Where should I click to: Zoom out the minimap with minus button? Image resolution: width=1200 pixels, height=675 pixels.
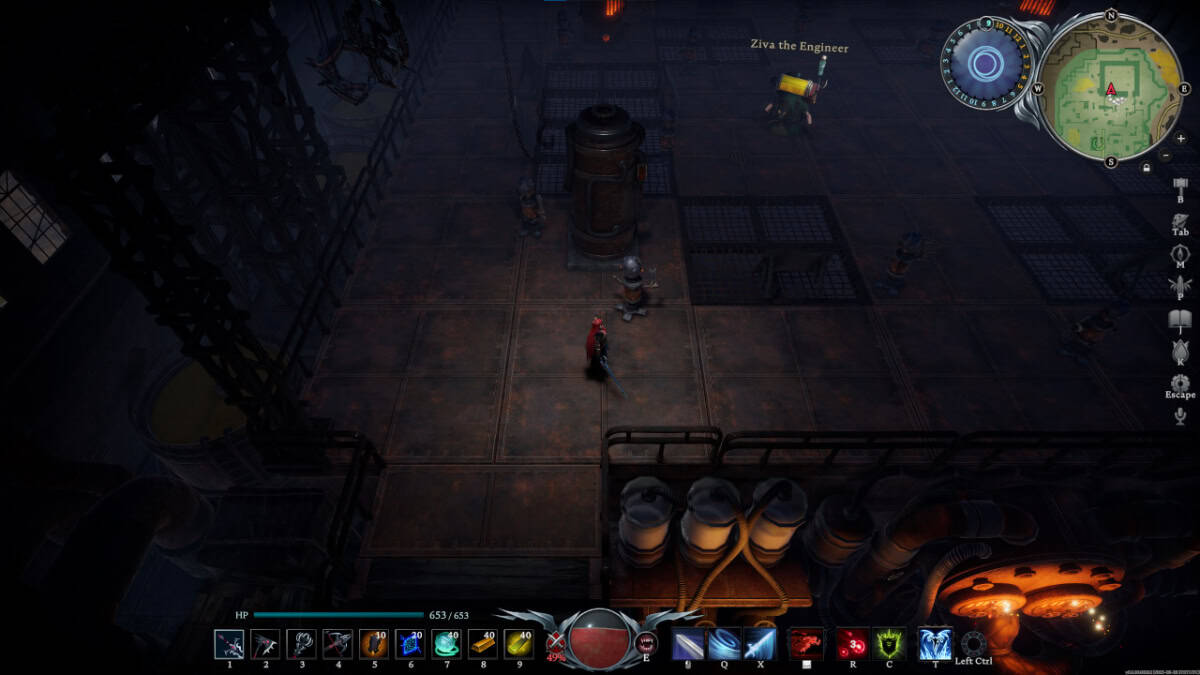tap(1166, 155)
